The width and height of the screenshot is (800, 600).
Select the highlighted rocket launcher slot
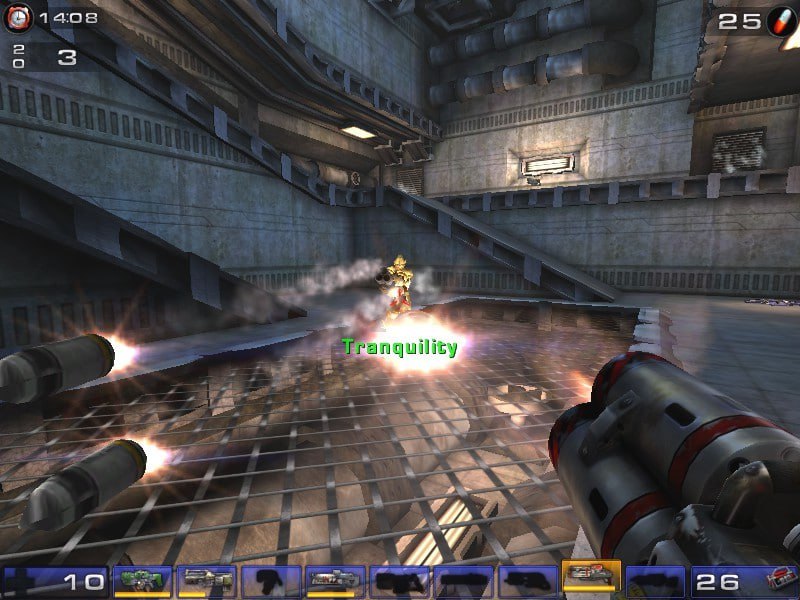591,578
